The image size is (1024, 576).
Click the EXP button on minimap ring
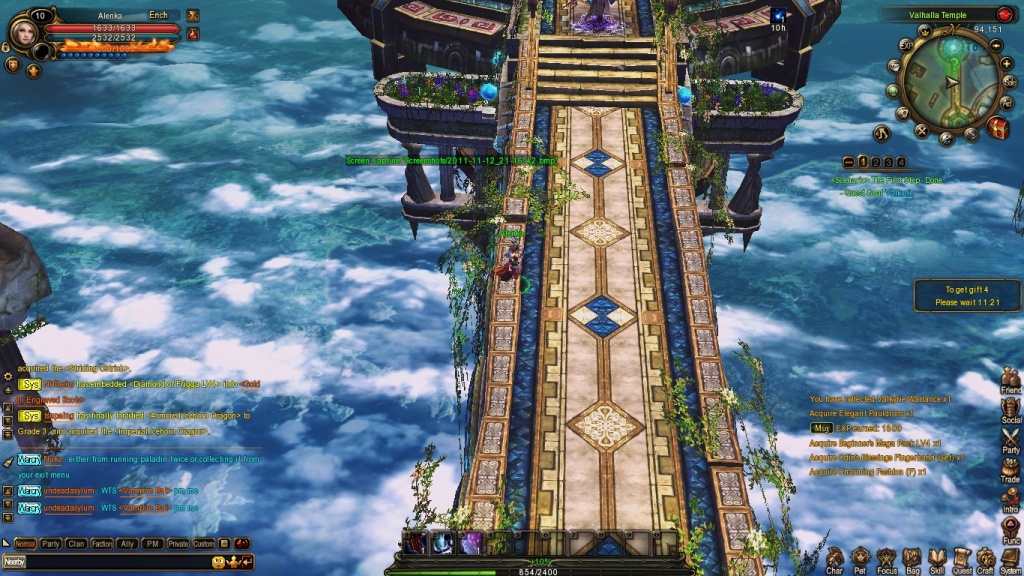click(905, 44)
